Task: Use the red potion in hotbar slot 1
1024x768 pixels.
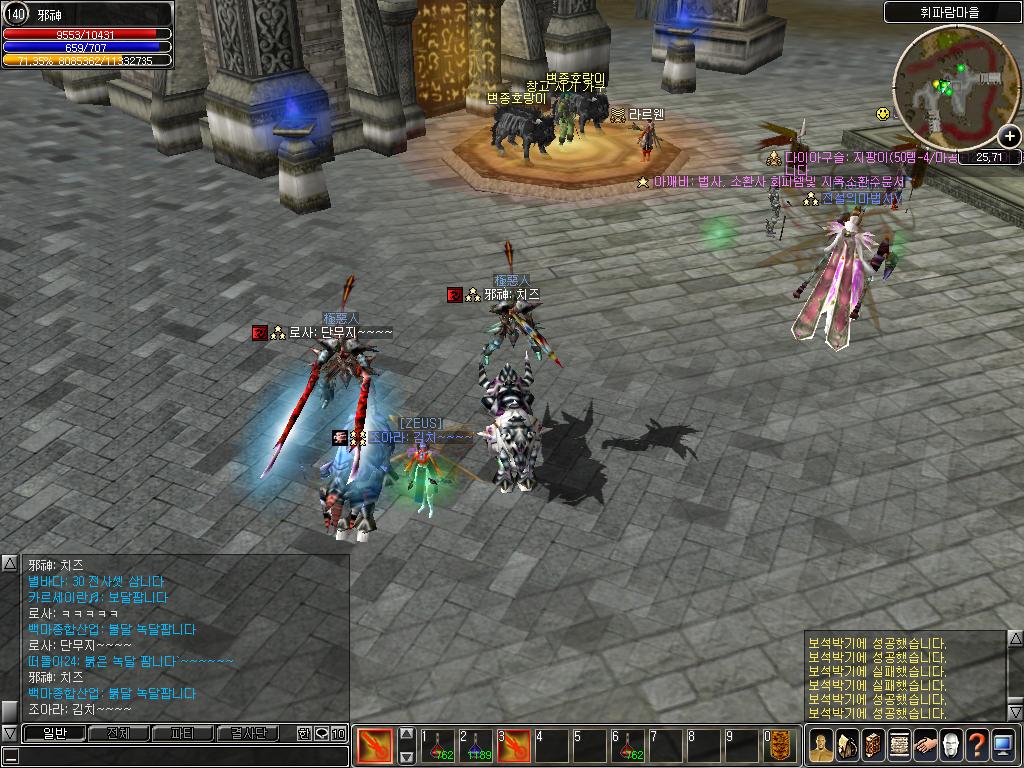Action: (x=437, y=746)
